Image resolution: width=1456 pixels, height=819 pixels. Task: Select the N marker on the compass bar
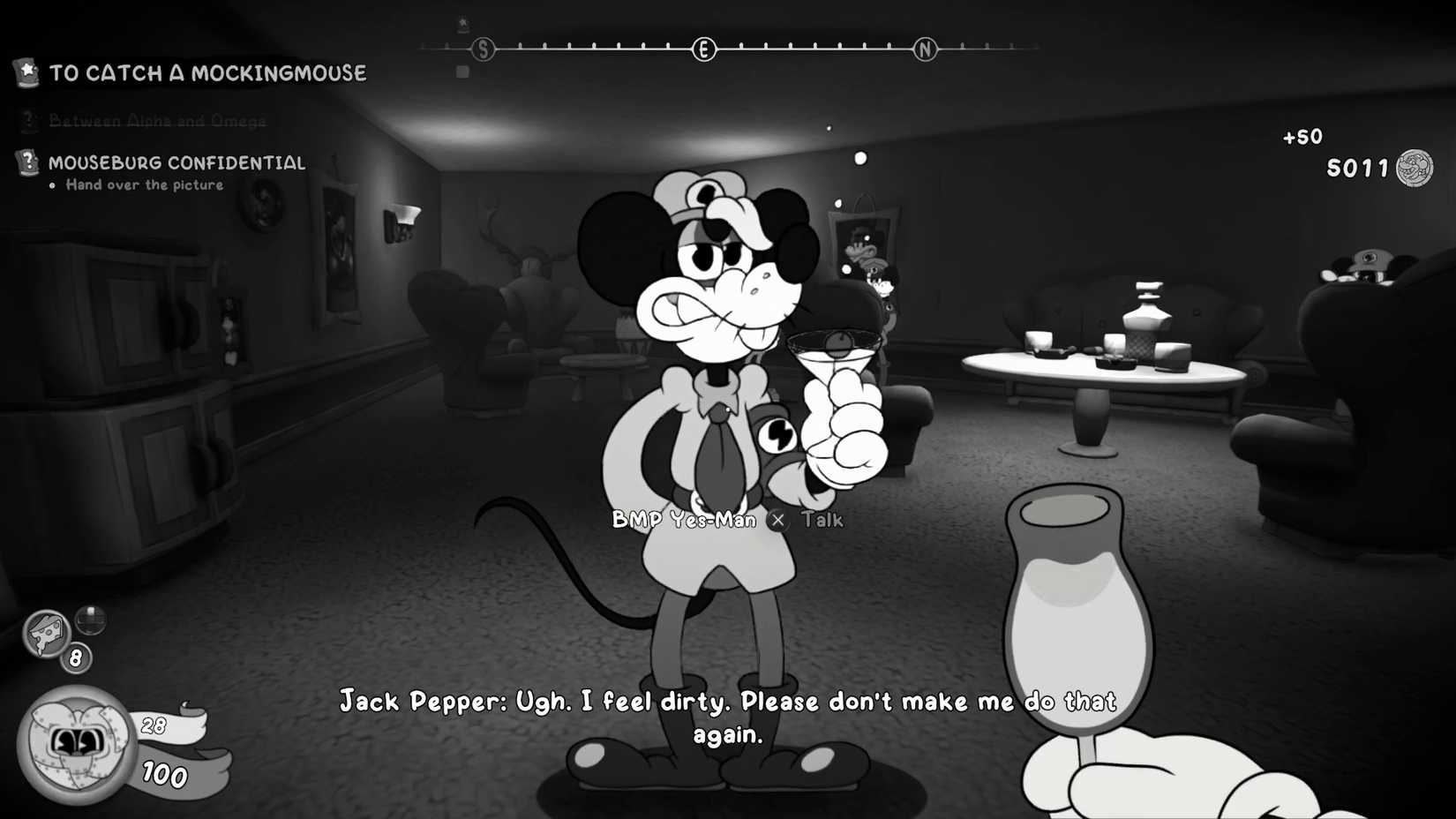click(925, 50)
